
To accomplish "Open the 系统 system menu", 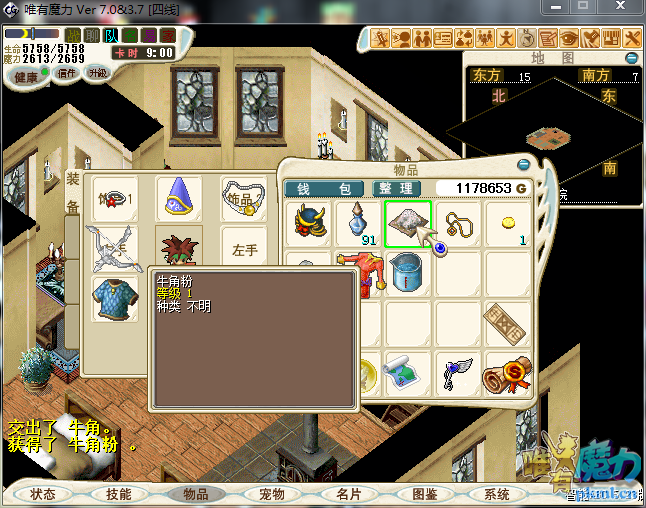I will (x=497, y=494).
